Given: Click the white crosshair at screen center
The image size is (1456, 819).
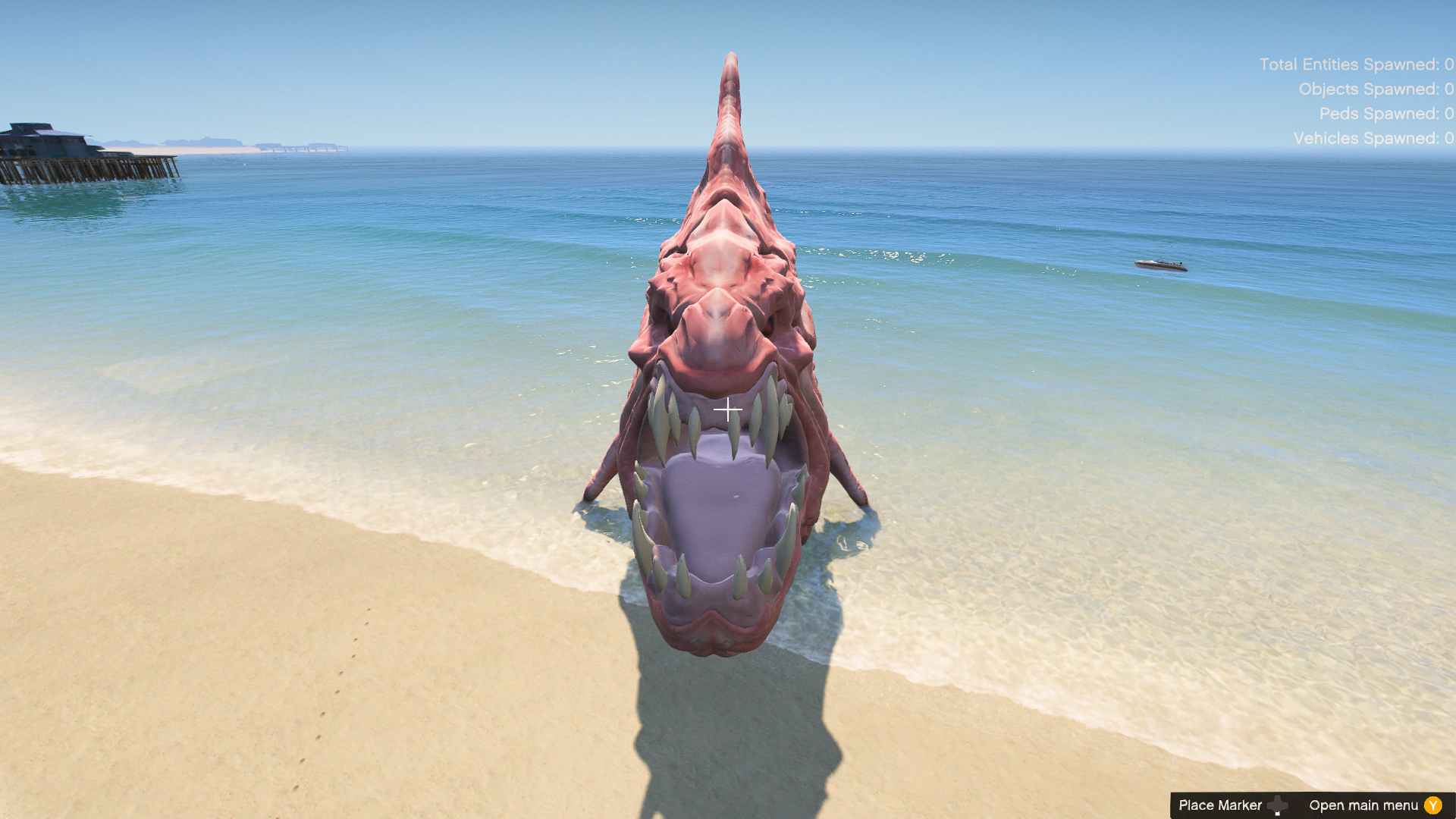Looking at the screenshot, I should (728, 409).
